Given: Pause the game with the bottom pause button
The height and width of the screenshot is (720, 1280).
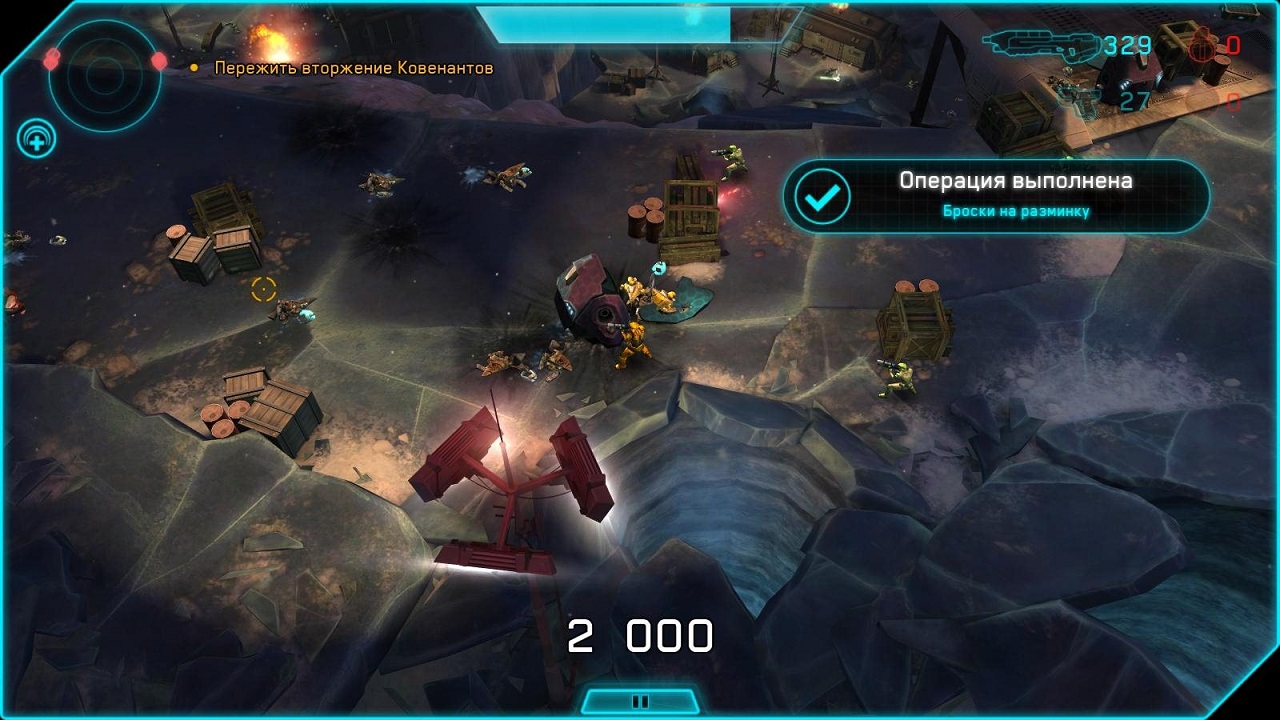Looking at the screenshot, I should (640, 701).
